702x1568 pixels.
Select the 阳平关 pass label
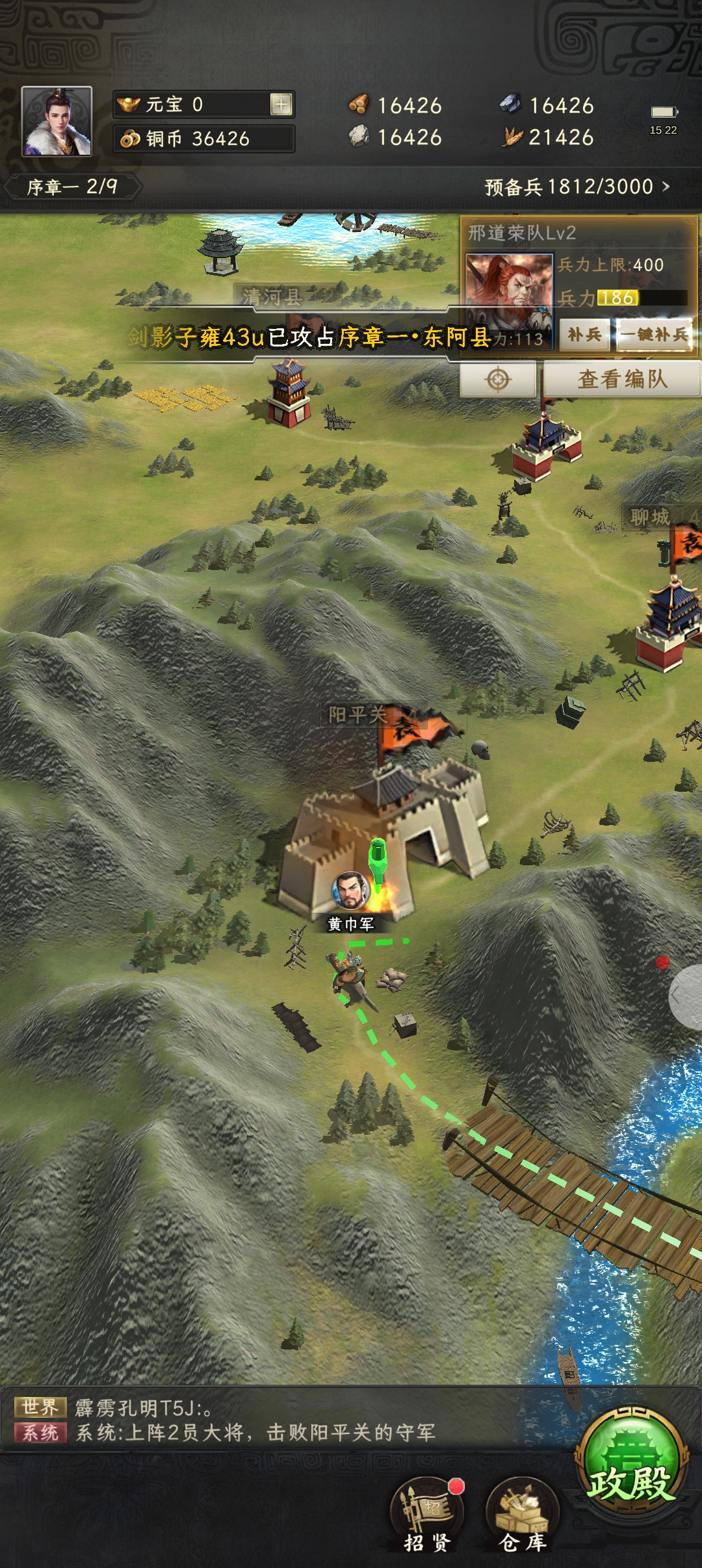[357, 715]
